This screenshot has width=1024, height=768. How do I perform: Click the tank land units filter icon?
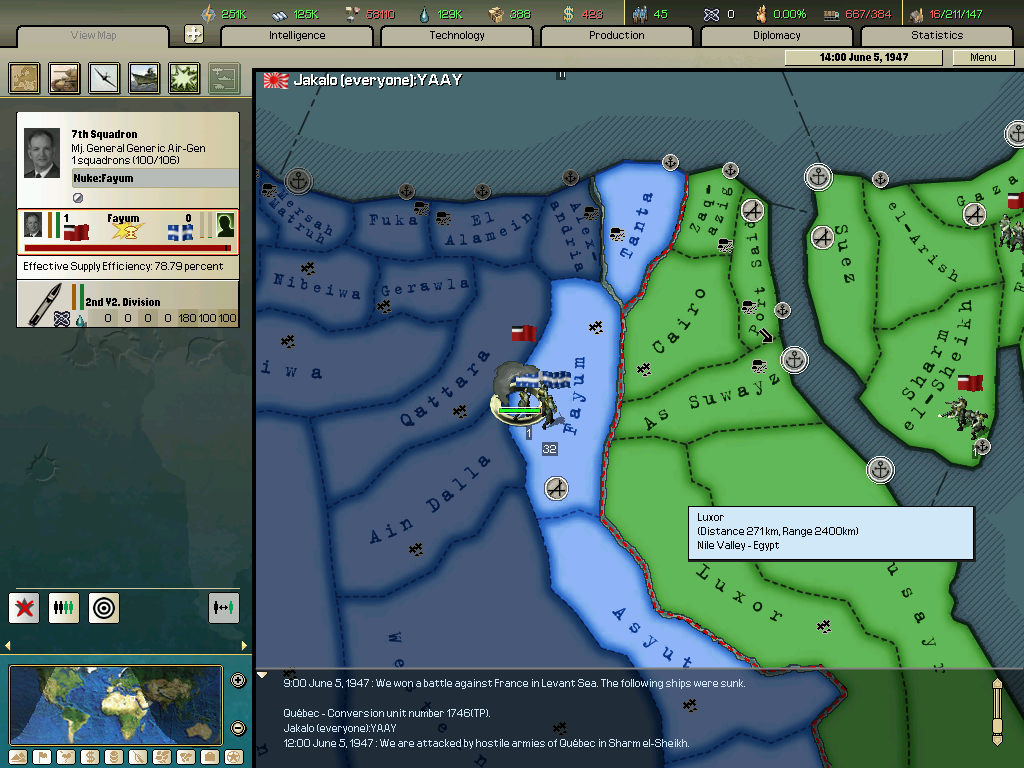pos(65,78)
